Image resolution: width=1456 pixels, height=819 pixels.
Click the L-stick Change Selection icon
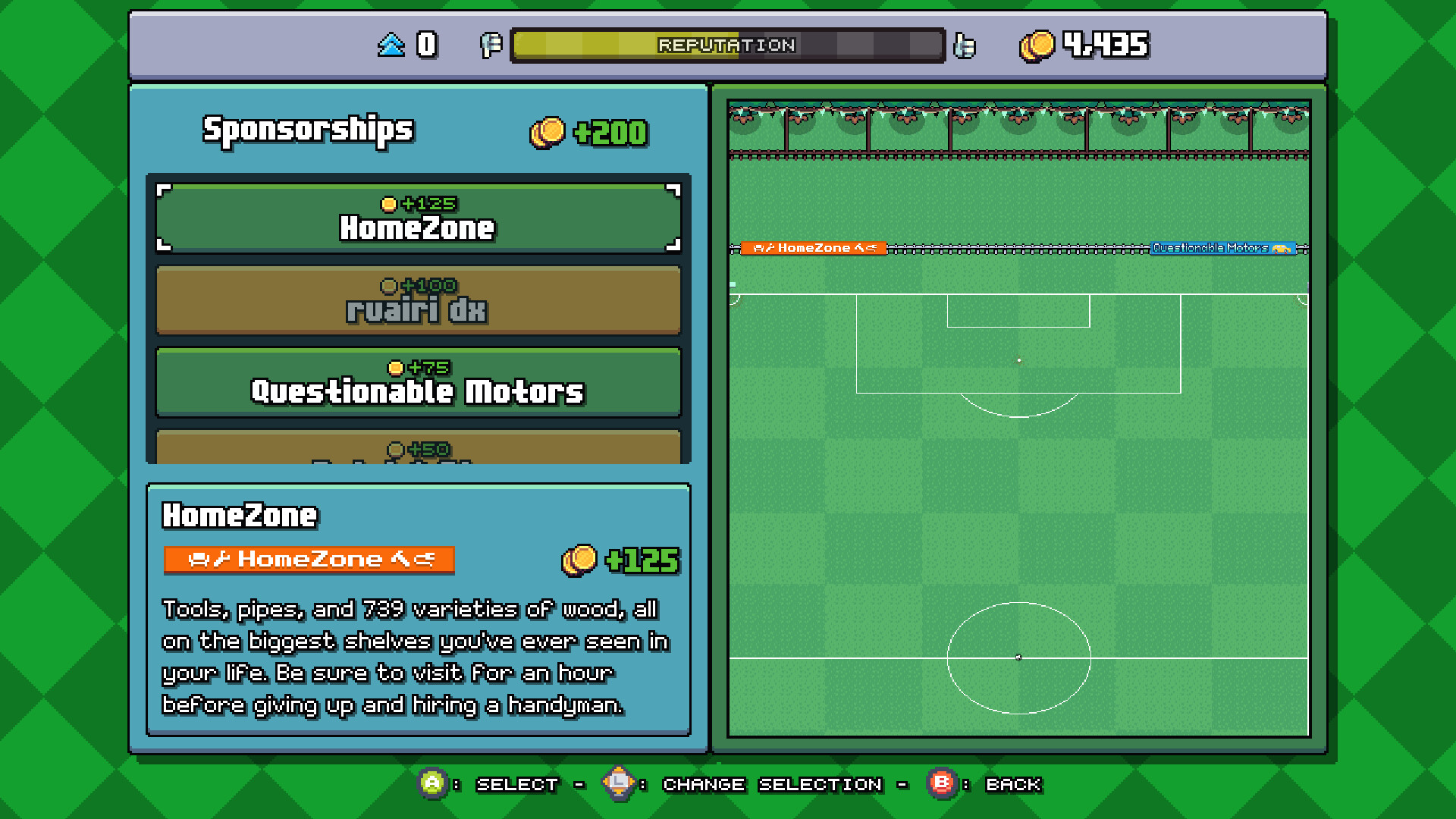point(618,784)
